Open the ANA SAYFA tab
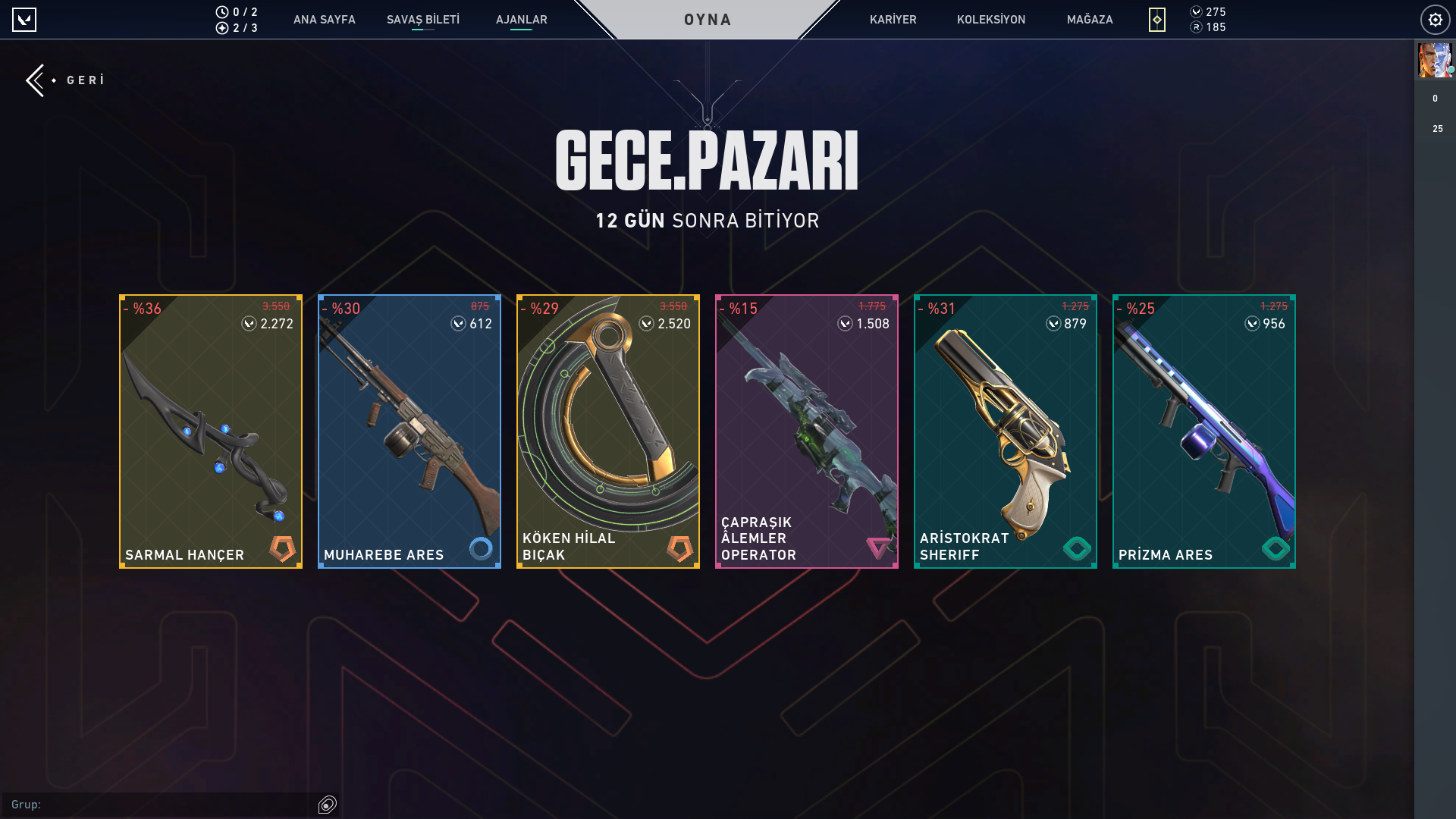Viewport: 1456px width, 819px height. 324,20
